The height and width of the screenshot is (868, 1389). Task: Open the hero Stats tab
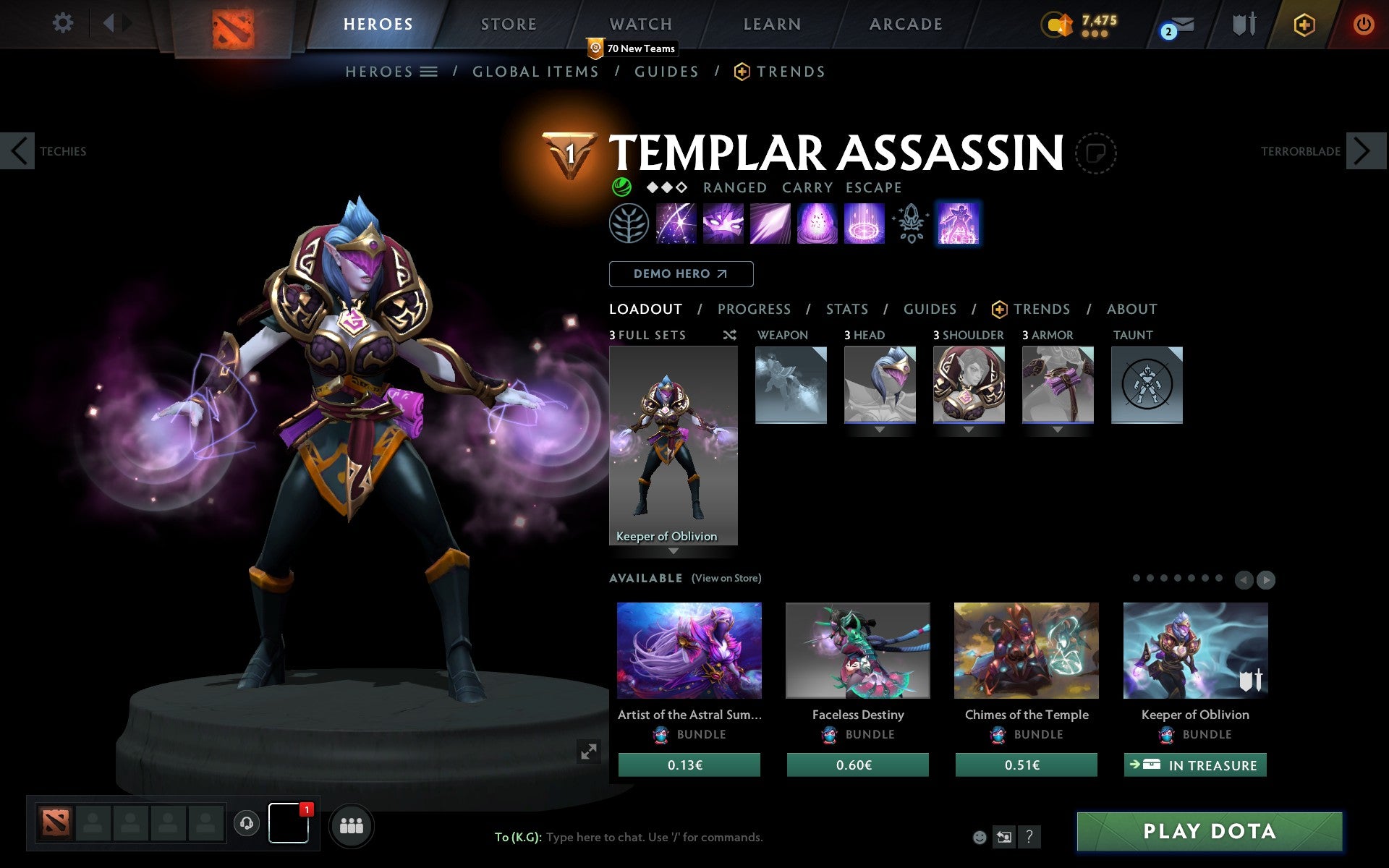pyautogui.click(x=846, y=310)
